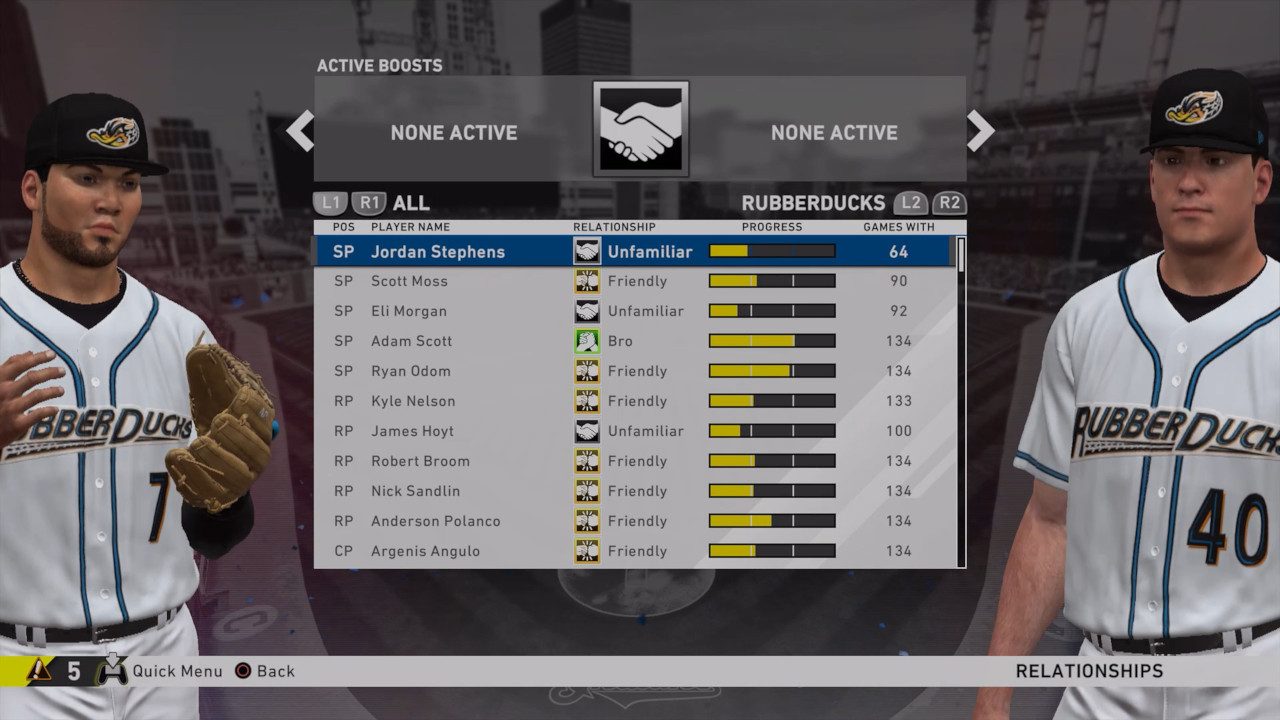The image size is (1280, 720).
Task: Select Nick Sandlin's row
Action: 415,491
